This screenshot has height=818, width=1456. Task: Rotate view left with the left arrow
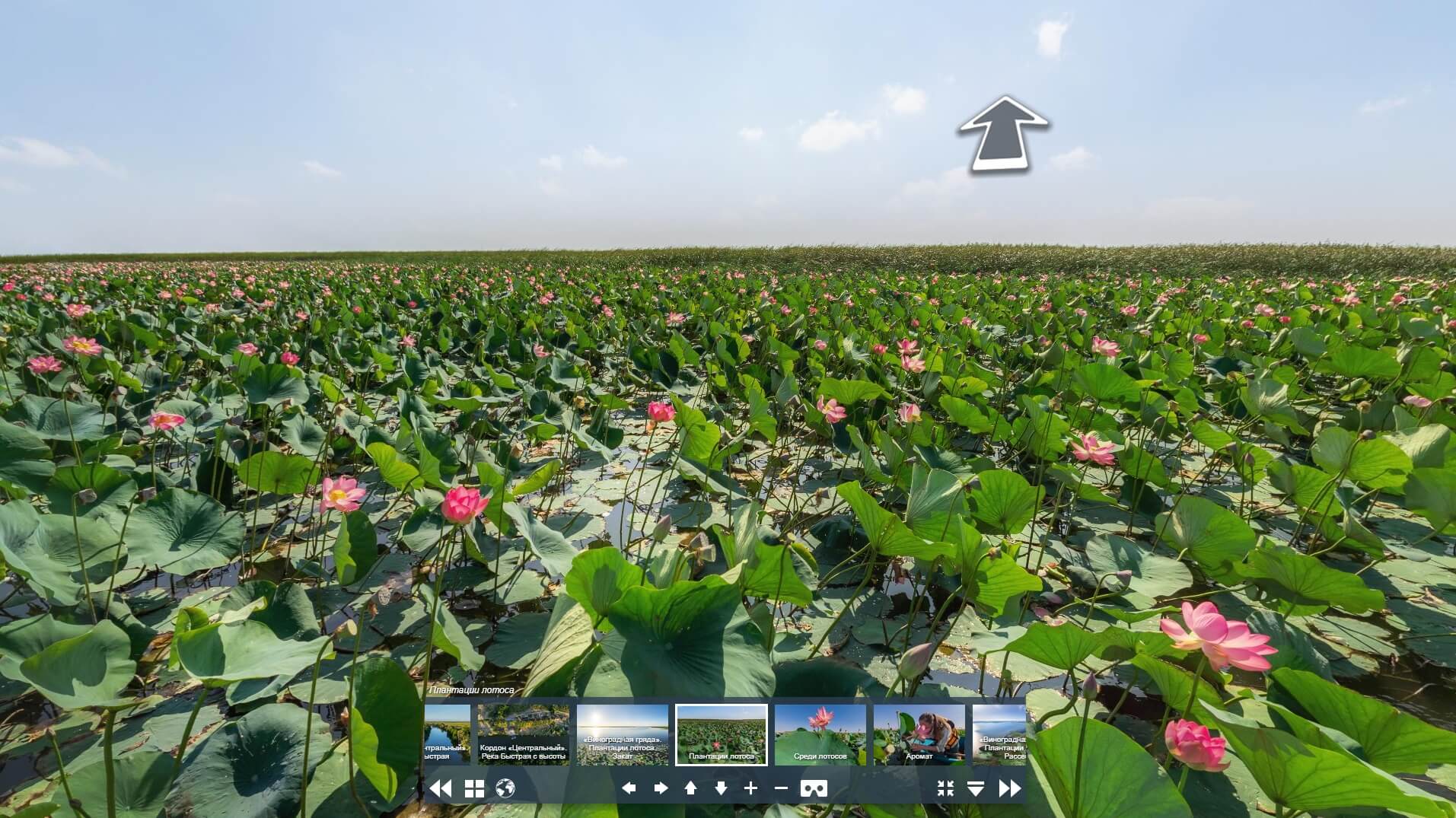[x=629, y=789]
